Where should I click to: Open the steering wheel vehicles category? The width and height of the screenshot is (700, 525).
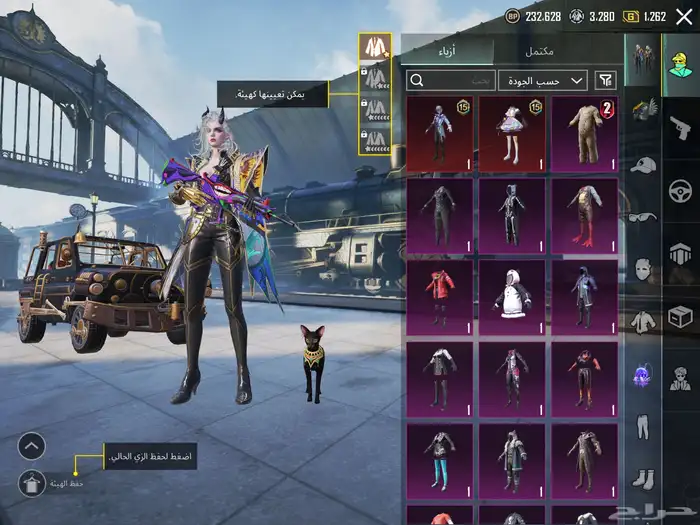coord(681,191)
